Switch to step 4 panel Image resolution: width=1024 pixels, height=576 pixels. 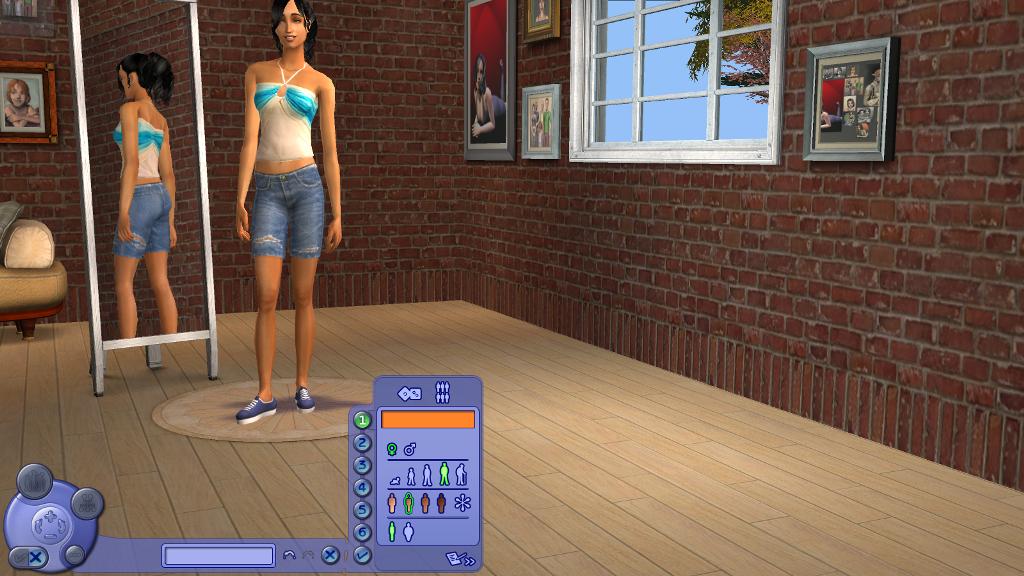coord(362,488)
